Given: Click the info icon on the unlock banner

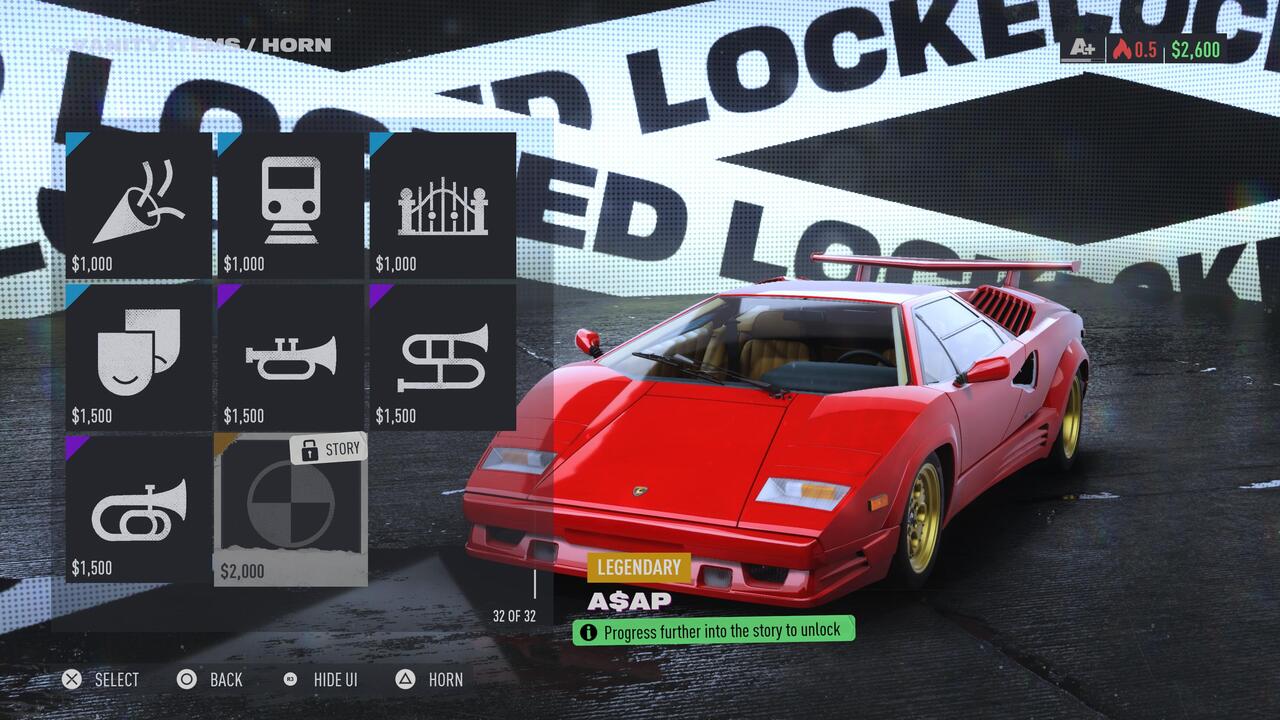Looking at the screenshot, I should [589, 631].
